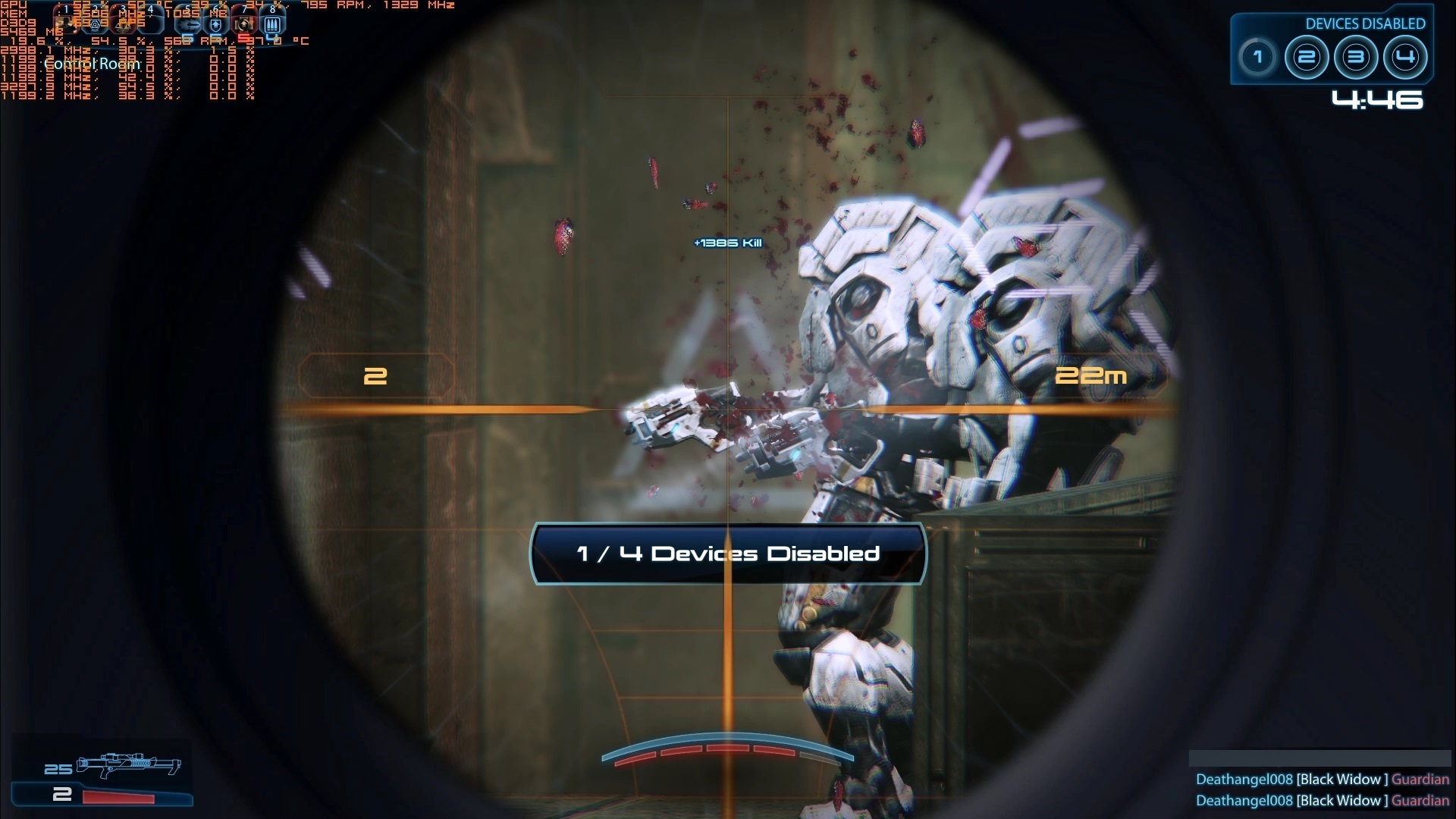This screenshot has width=1456, height=819.
Task: Toggle device indicator 2 in the objectives panel
Action: tap(1307, 56)
